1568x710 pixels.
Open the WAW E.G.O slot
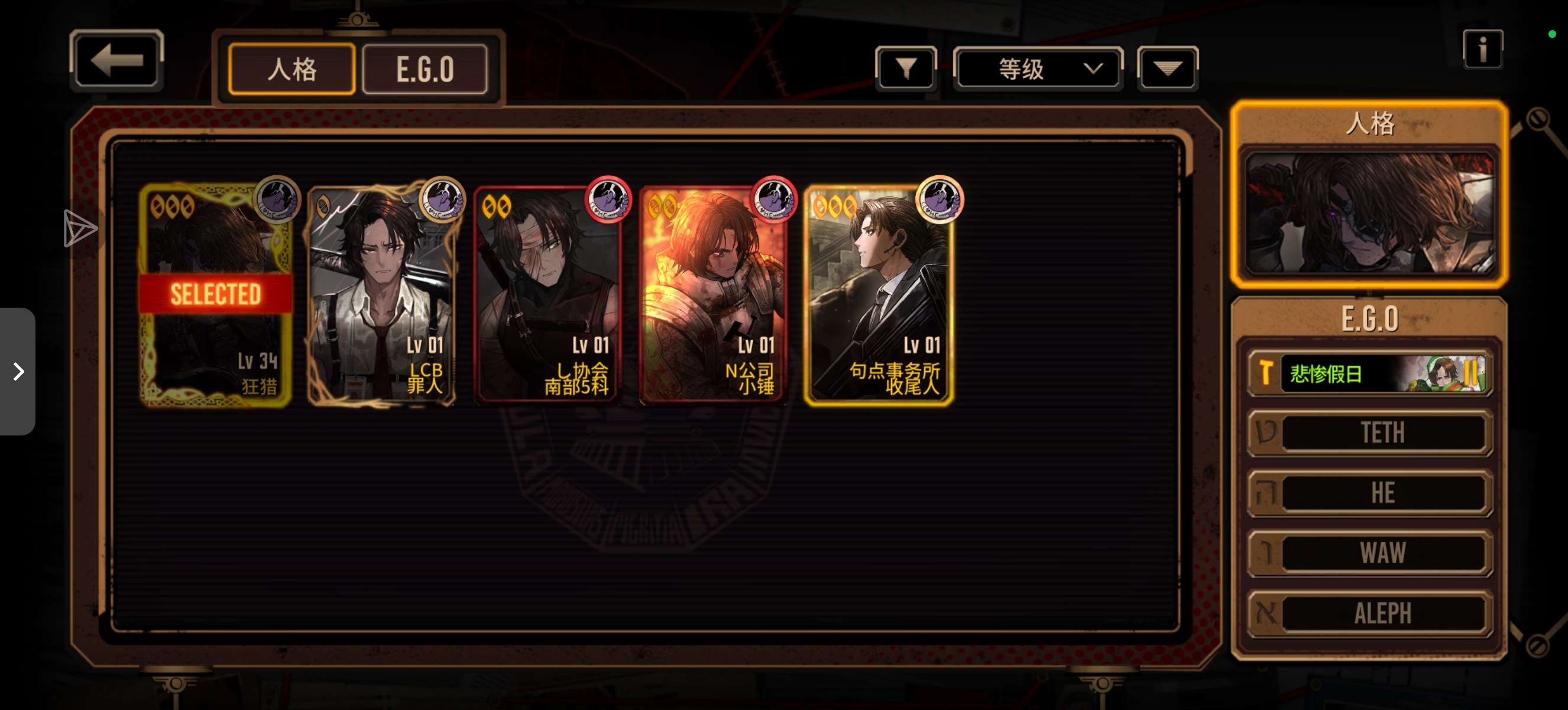[1369, 553]
